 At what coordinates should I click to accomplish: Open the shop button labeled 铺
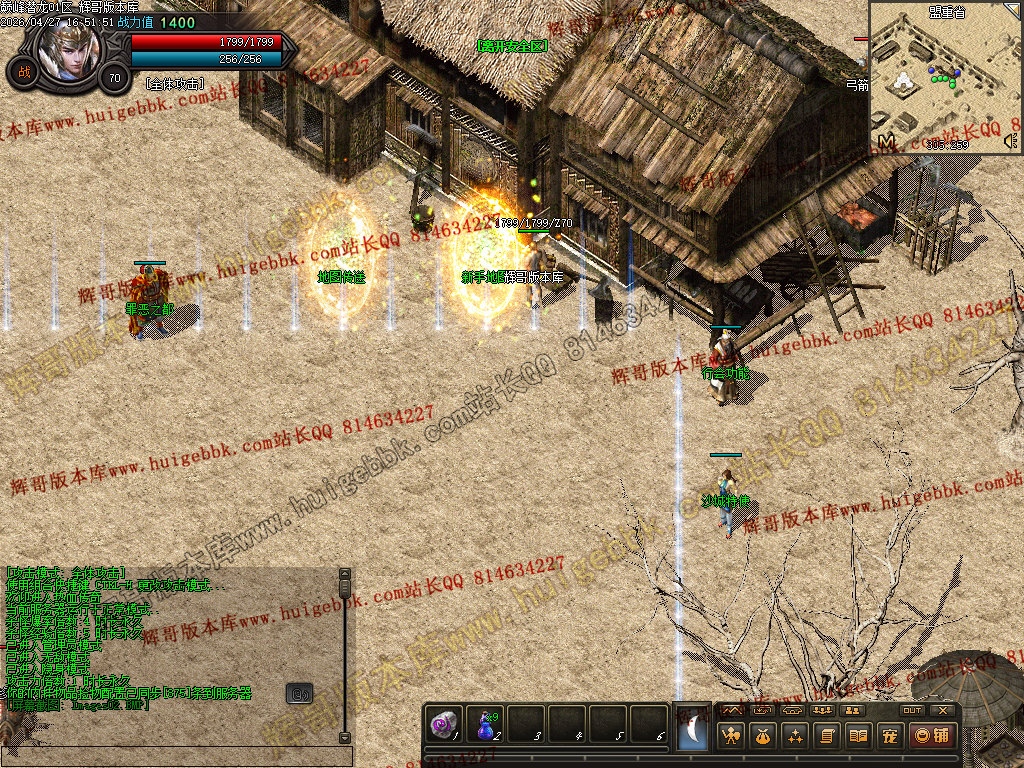click(929, 737)
